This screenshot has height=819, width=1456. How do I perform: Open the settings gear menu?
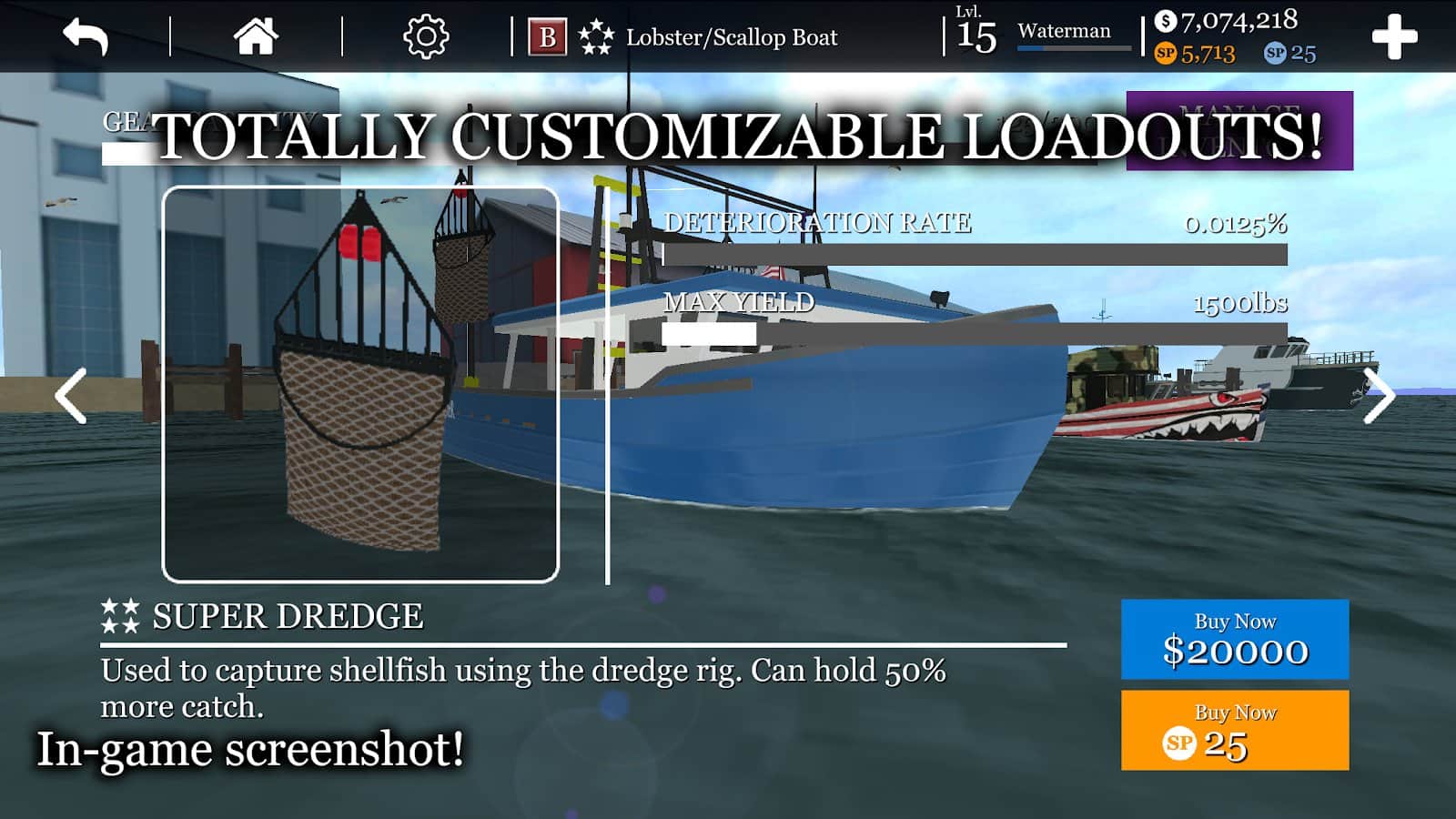[x=426, y=37]
